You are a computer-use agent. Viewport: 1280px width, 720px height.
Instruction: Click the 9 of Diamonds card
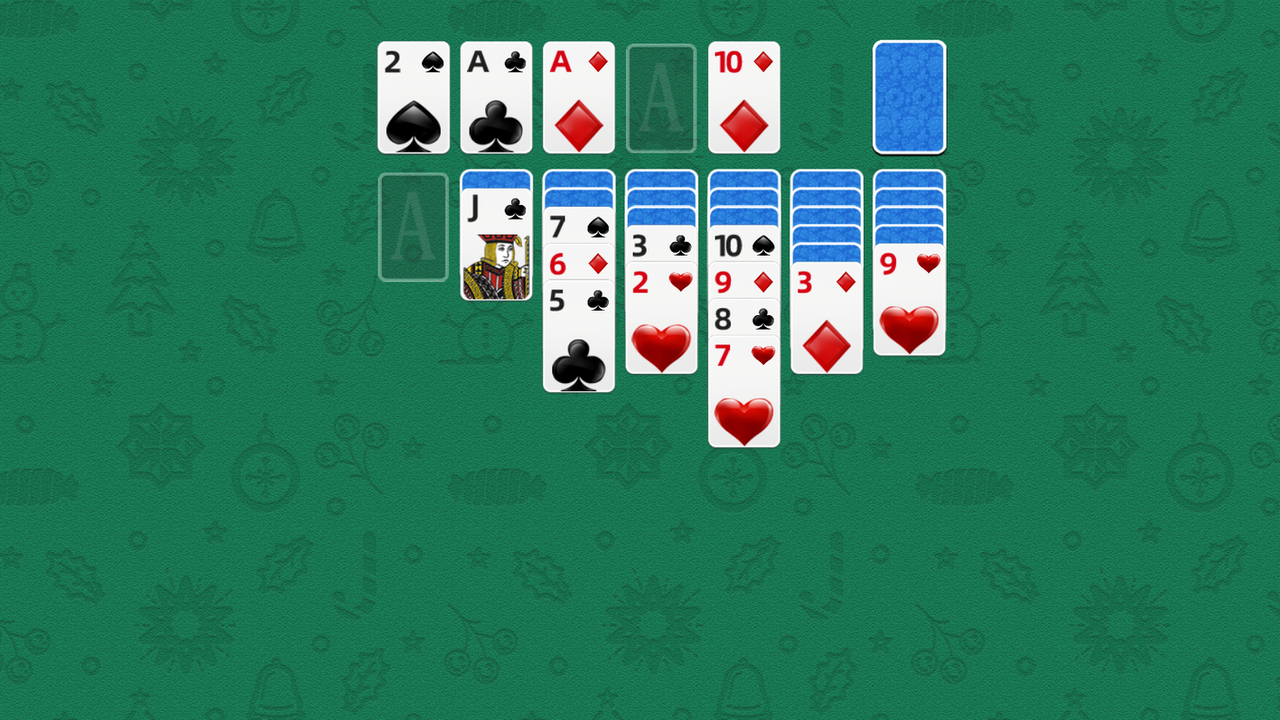click(744, 282)
